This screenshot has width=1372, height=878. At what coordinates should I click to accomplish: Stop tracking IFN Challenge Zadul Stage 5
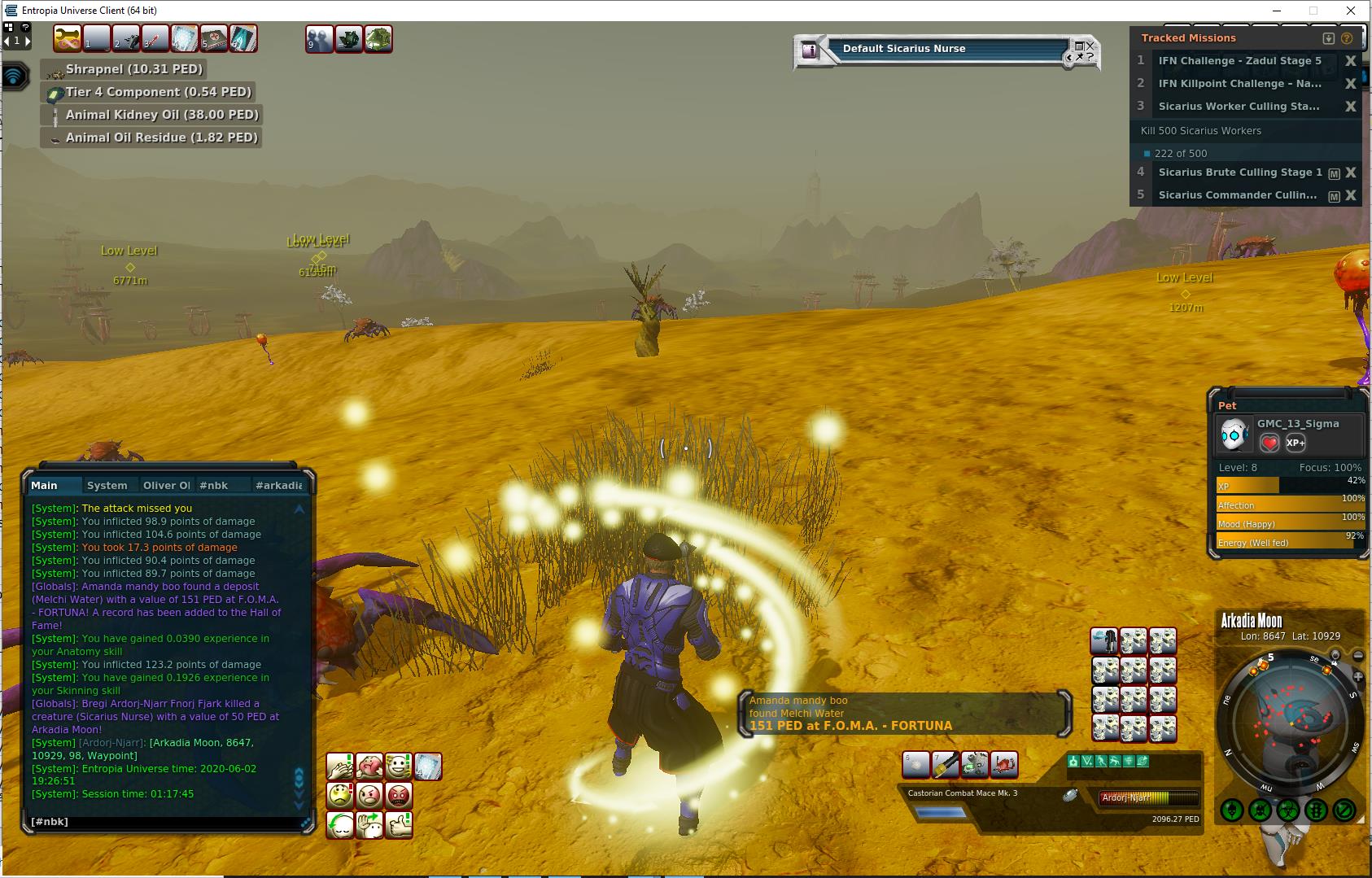(x=1350, y=61)
